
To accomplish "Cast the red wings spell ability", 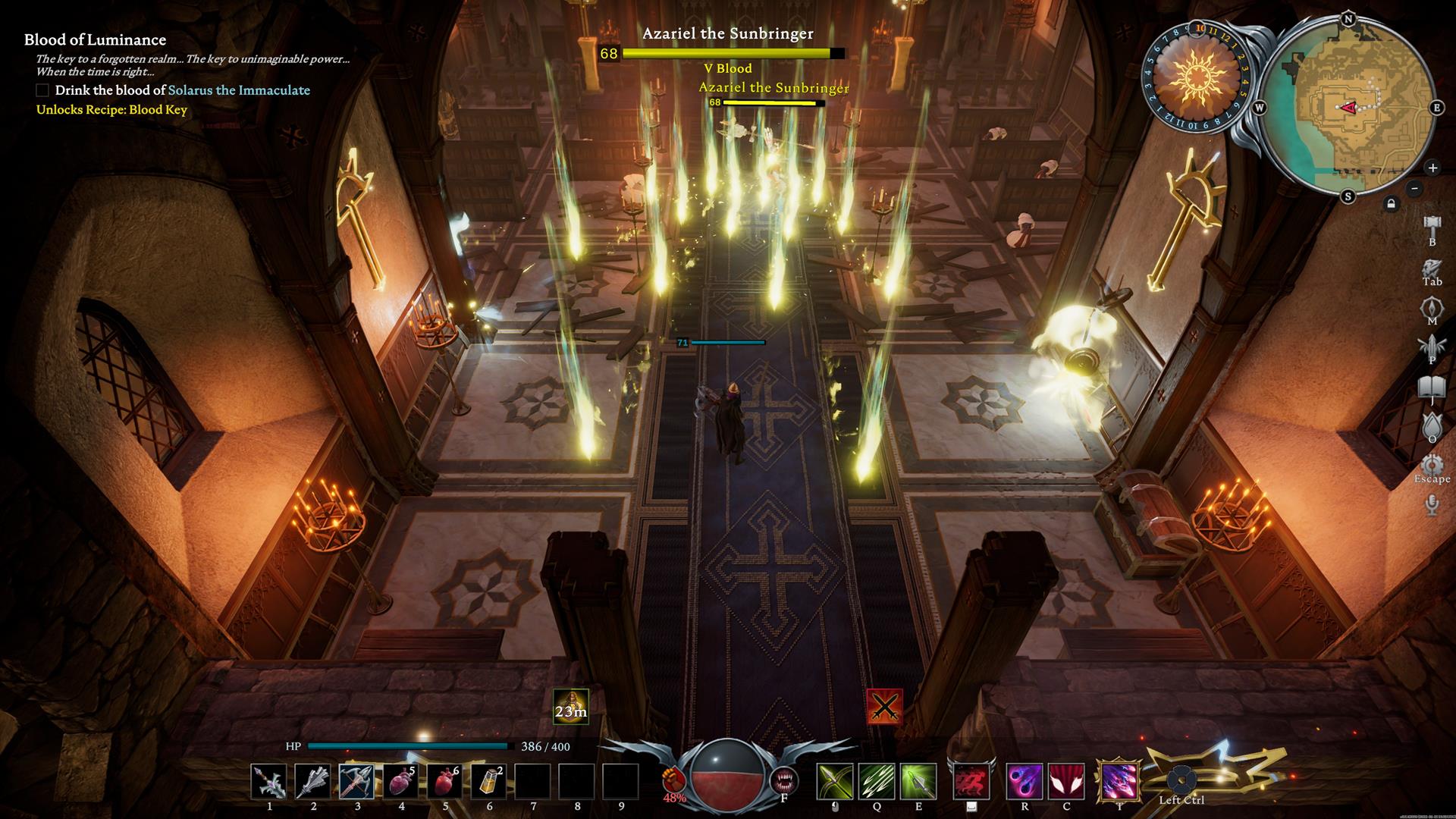I will click(x=1066, y=782).
